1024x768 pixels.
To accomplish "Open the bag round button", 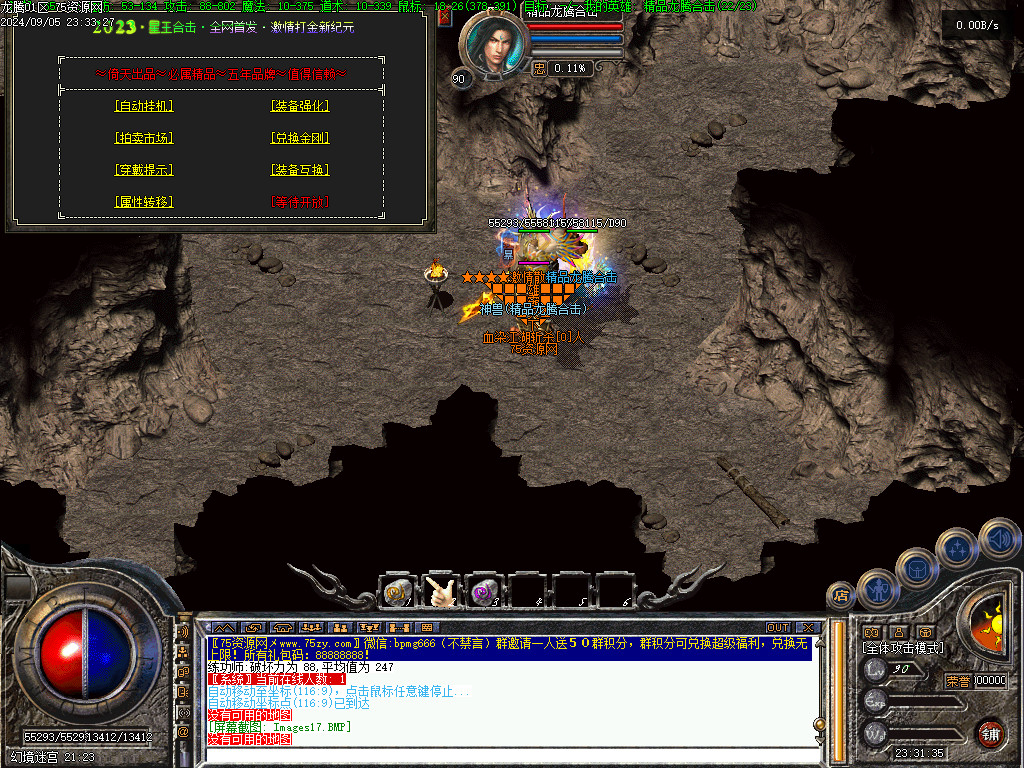I will pos(916,567).
